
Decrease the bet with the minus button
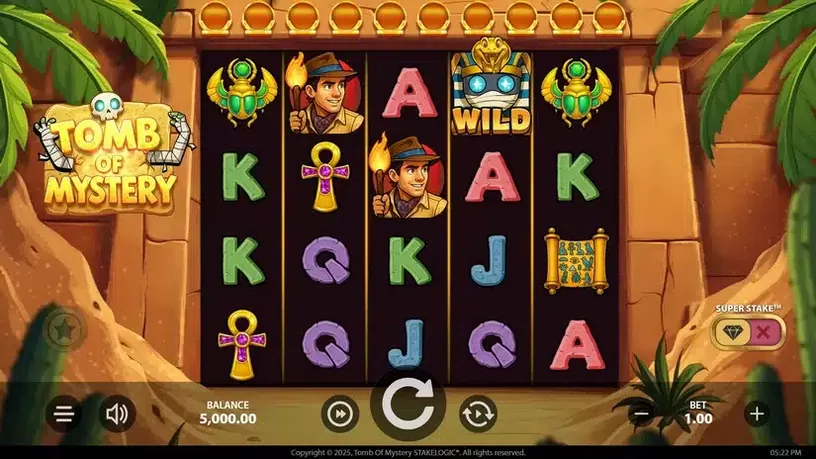(x=643, y=413)
